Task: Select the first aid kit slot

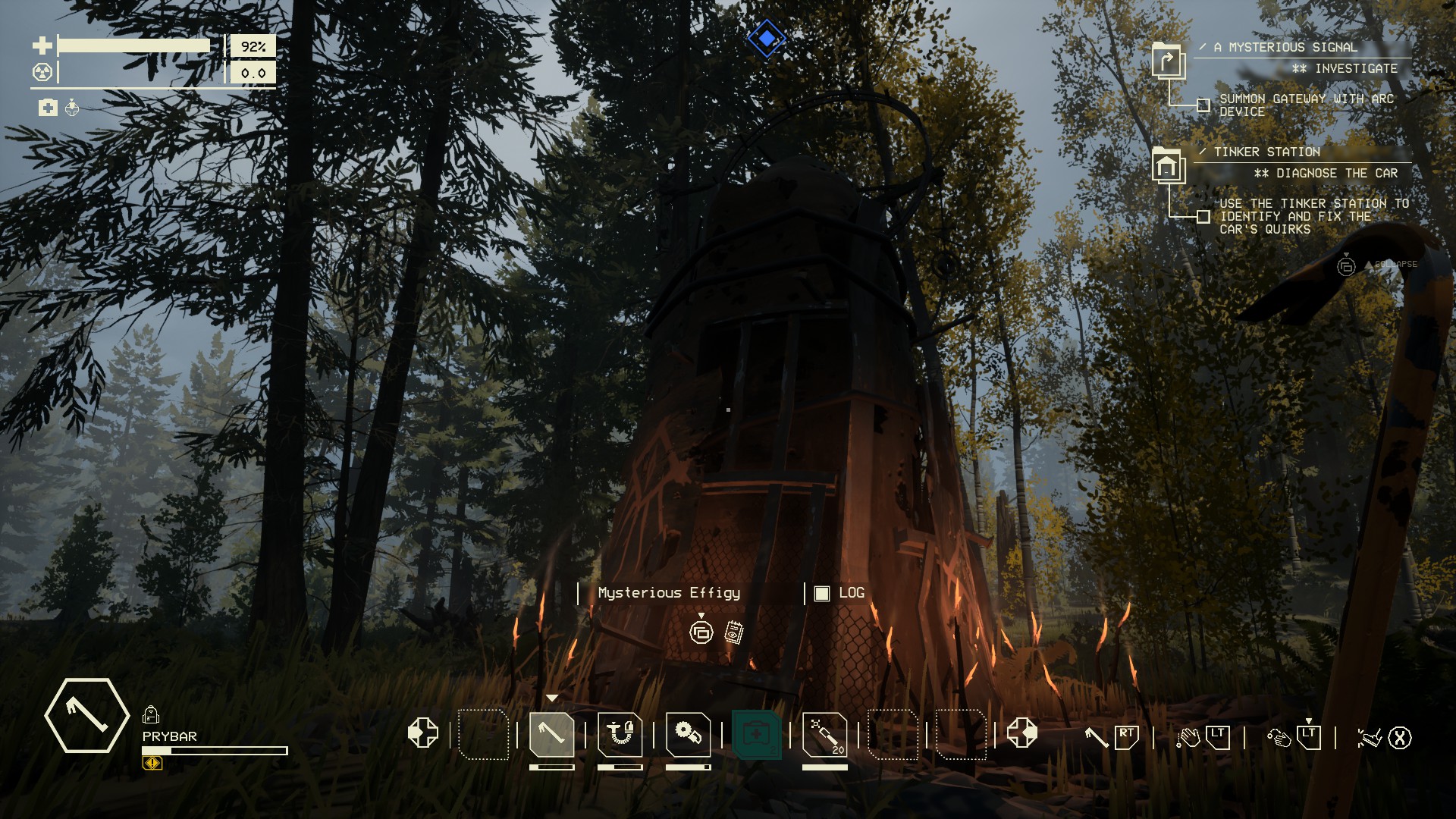Action: click(x=756, y=734)
